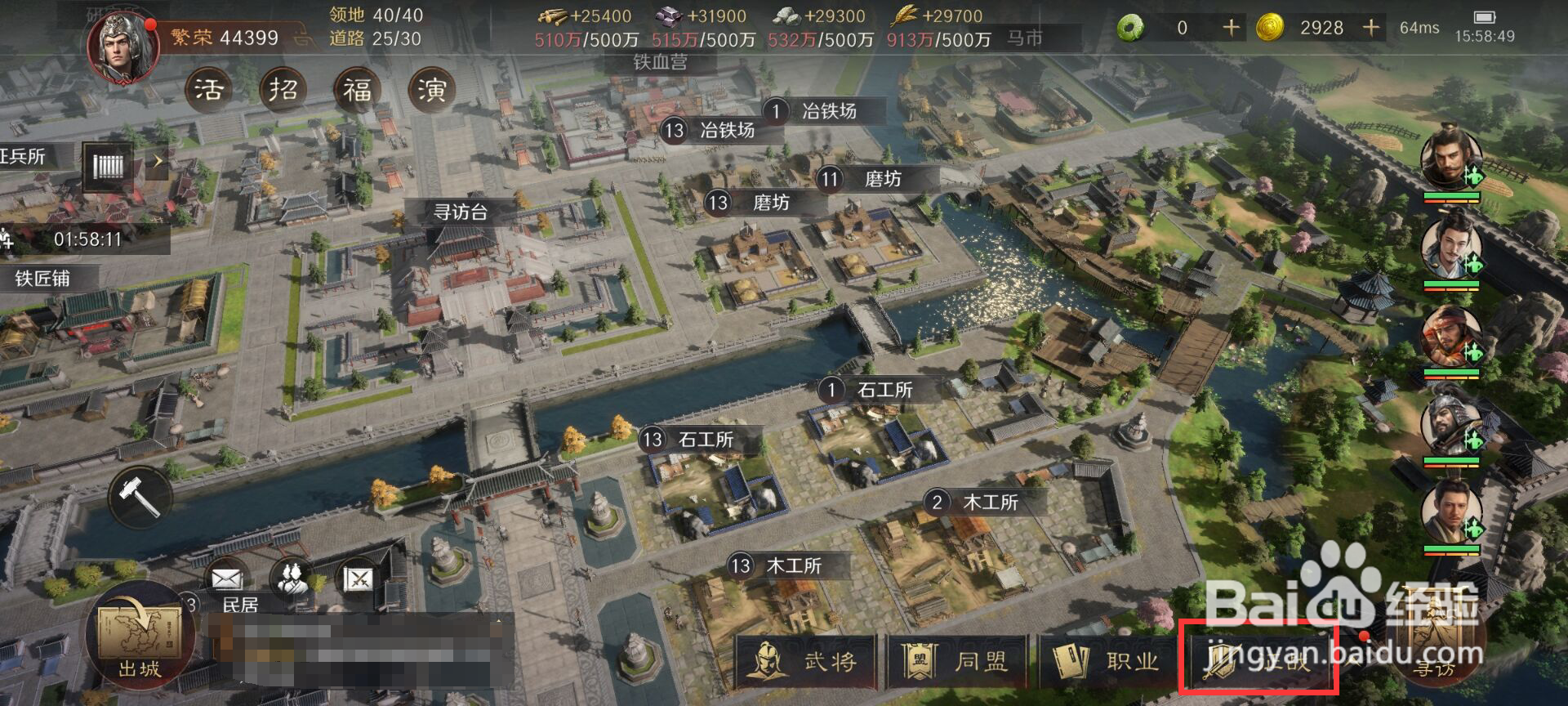Tap the grain resource icon showing +29700
The height and width of the screenshot is (706, 1568).
[x=901, y=14]
